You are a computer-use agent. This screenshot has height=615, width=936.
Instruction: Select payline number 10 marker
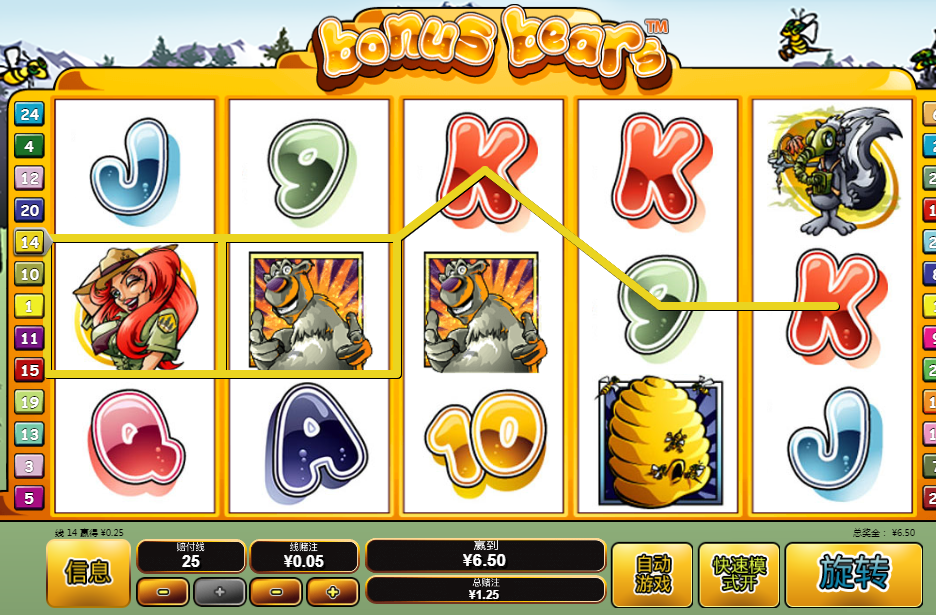point(29,274)
